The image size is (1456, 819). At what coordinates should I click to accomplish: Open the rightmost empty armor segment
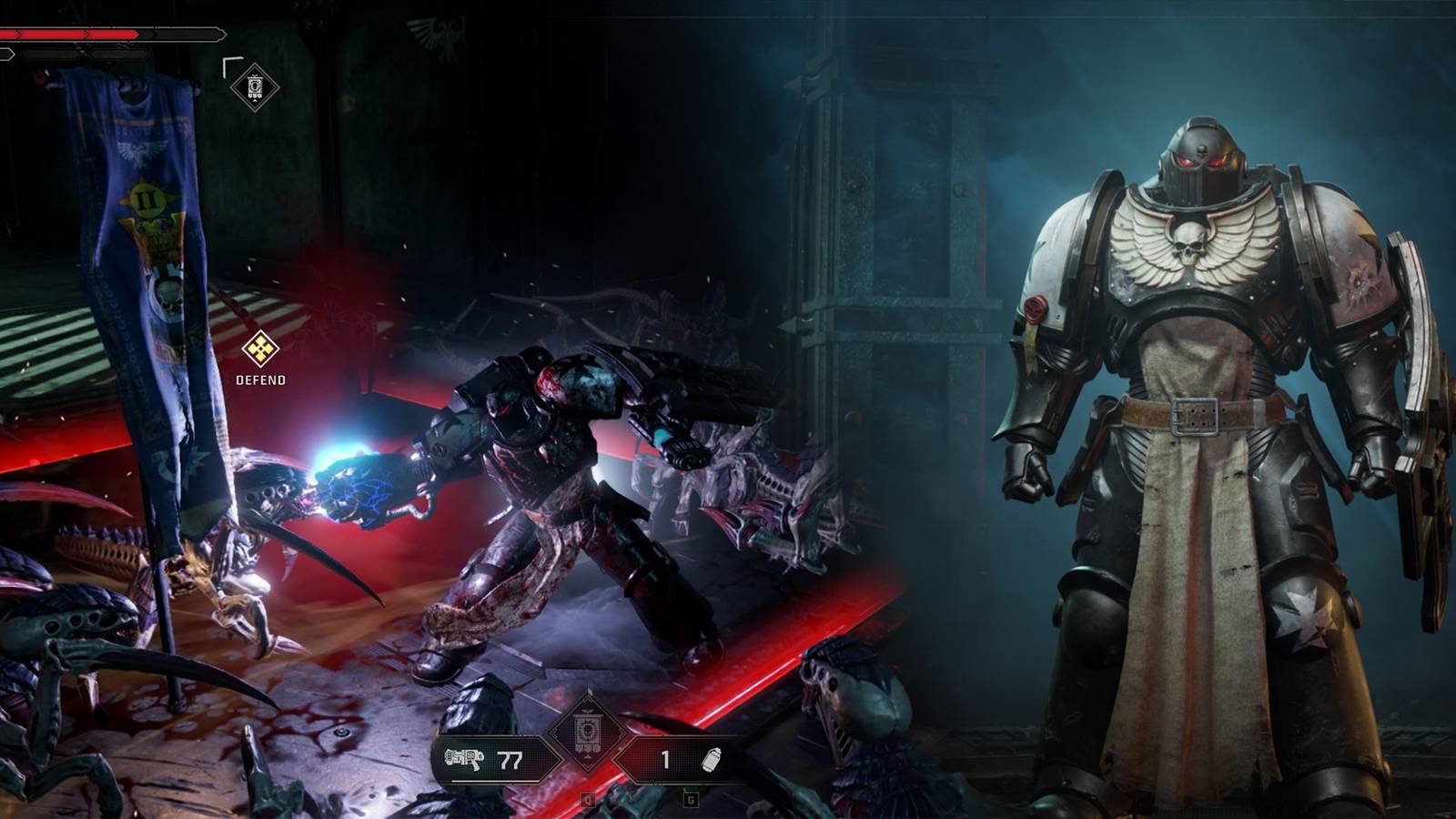[x=118, y=54]
